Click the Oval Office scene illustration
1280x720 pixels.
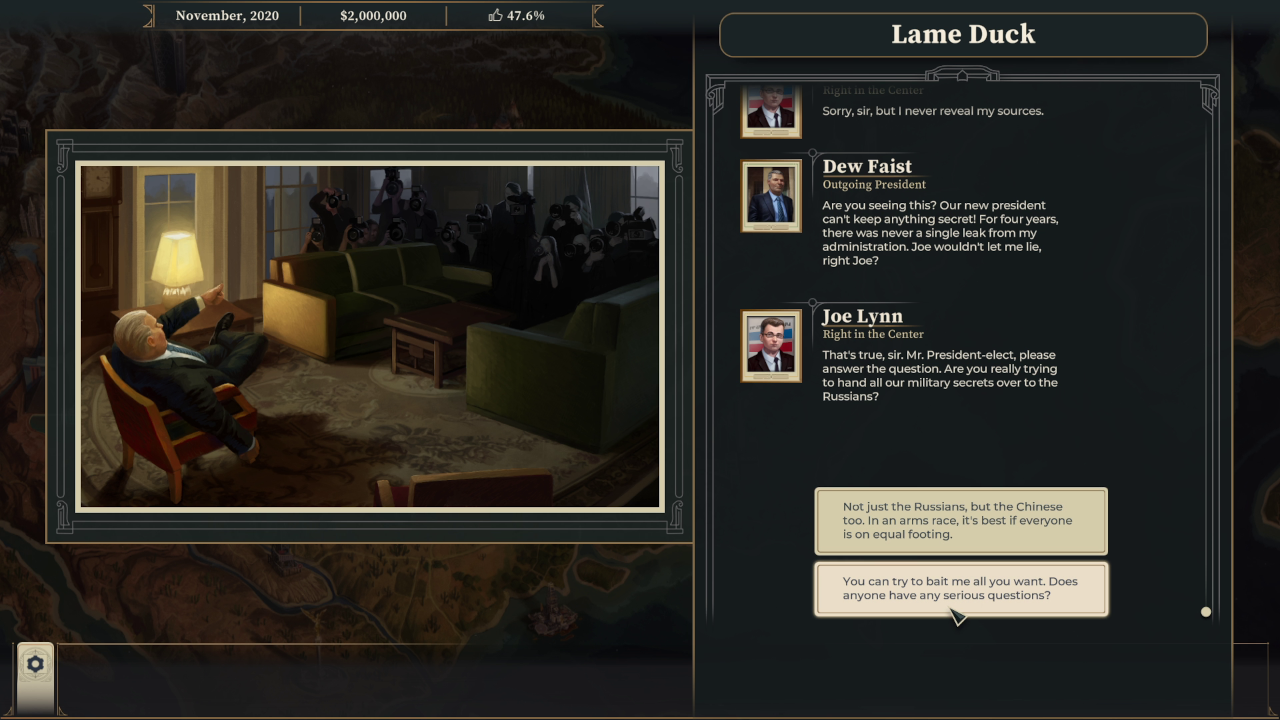tap(369, 335)
